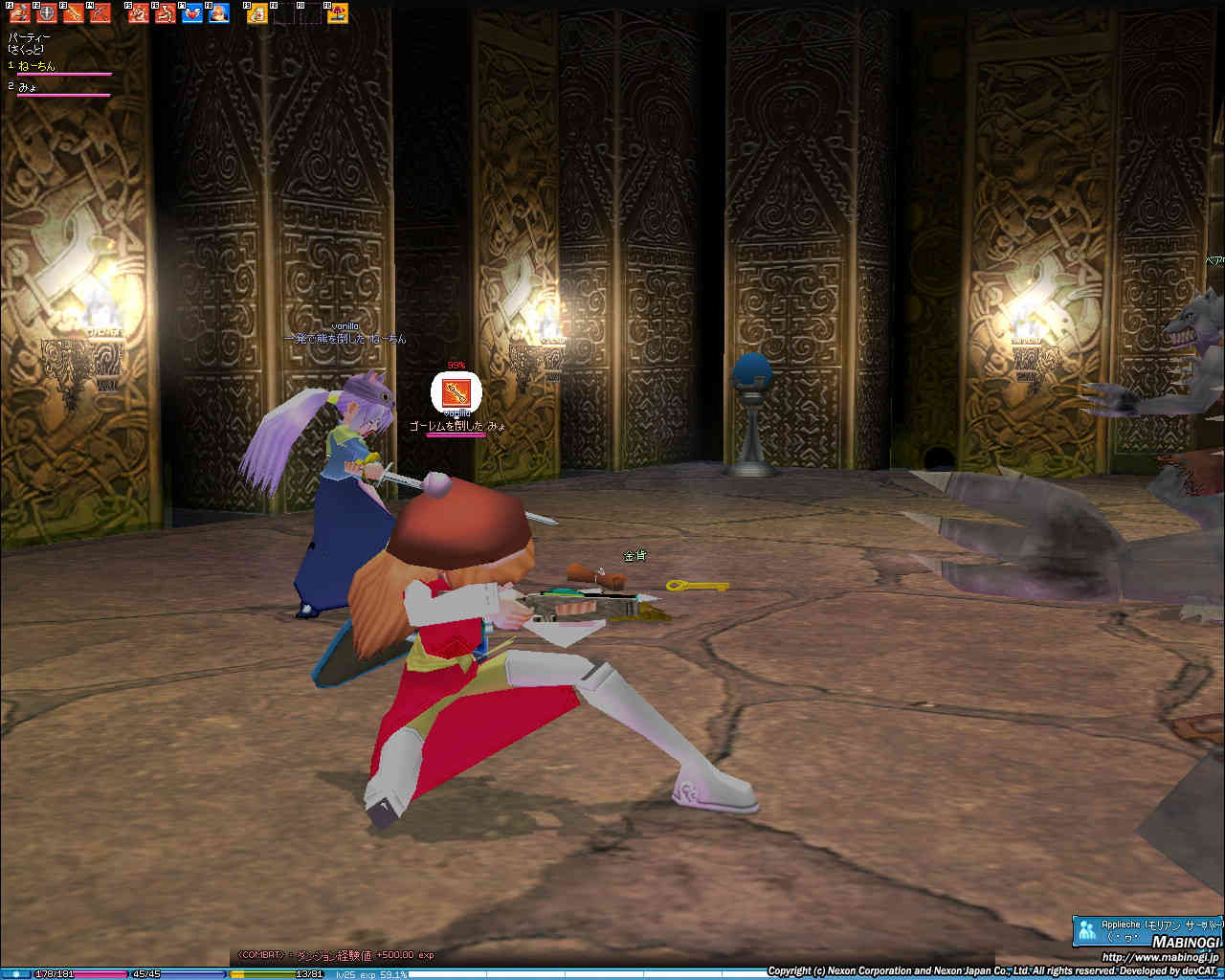
Task: Cast the winged heart healing skill
Action: 191,13
